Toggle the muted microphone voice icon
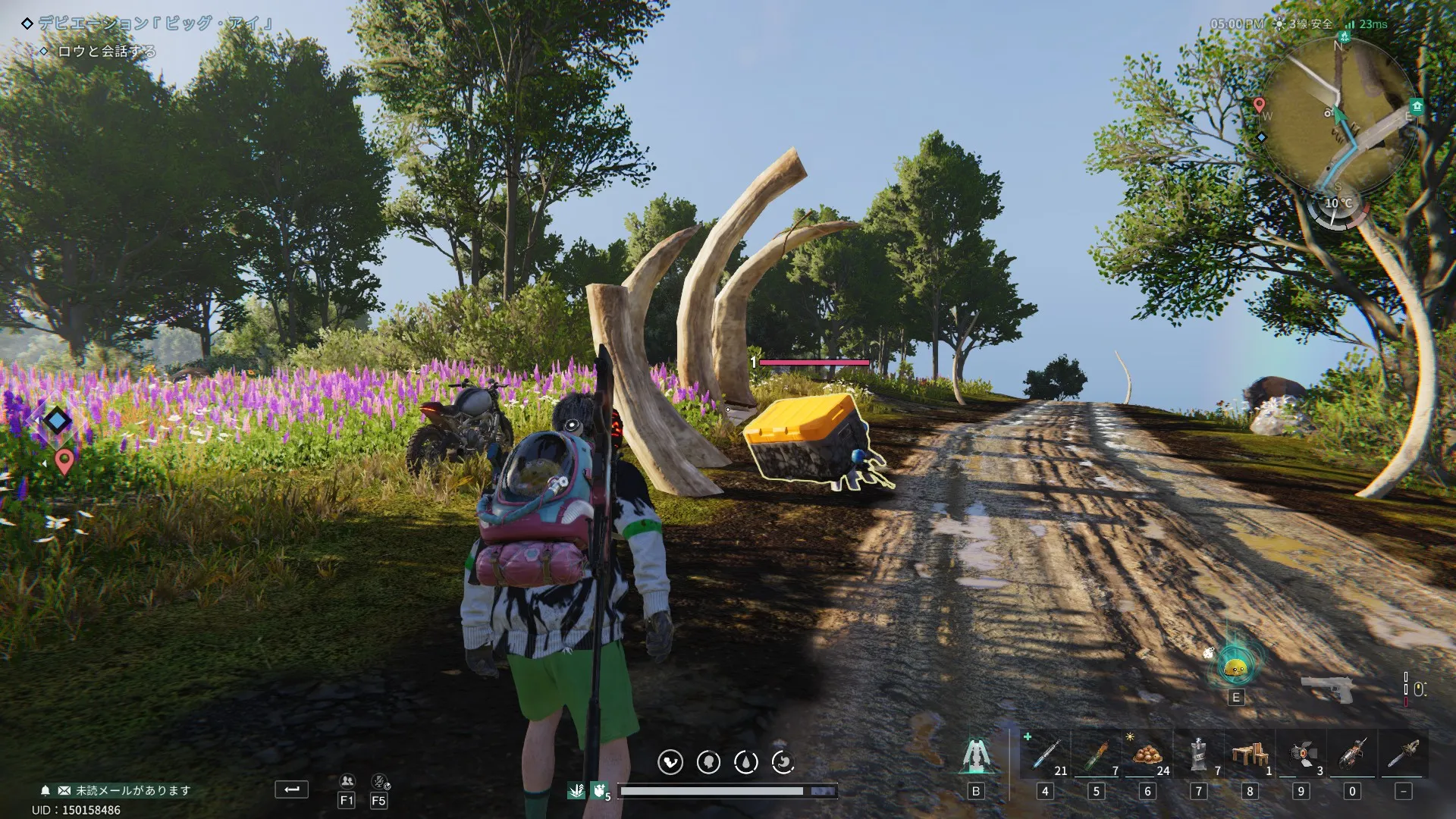The height and width of the screenshot is (819, 1456). click(379, 782)
